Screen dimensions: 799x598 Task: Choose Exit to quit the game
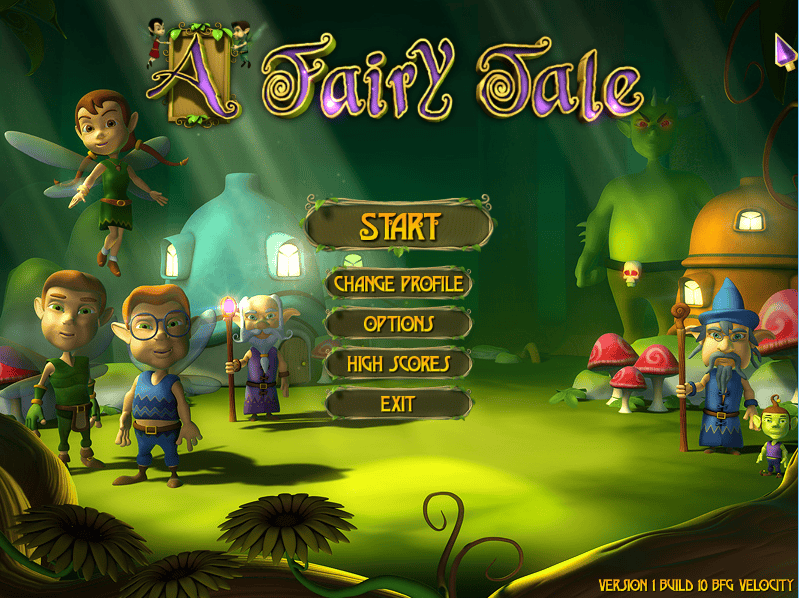[x=397, y=404]
